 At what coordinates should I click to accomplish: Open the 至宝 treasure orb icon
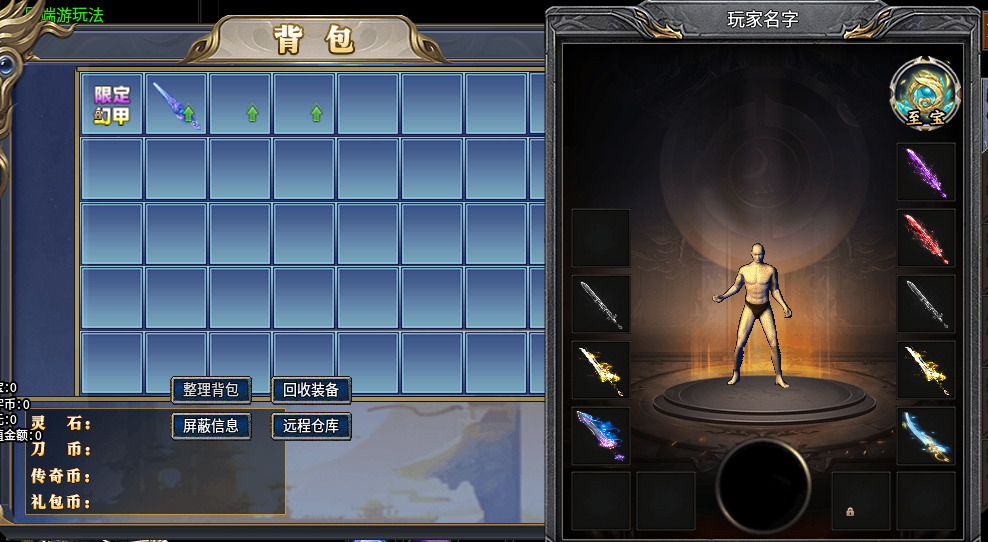pyautogui.click(x=925, y=93)
